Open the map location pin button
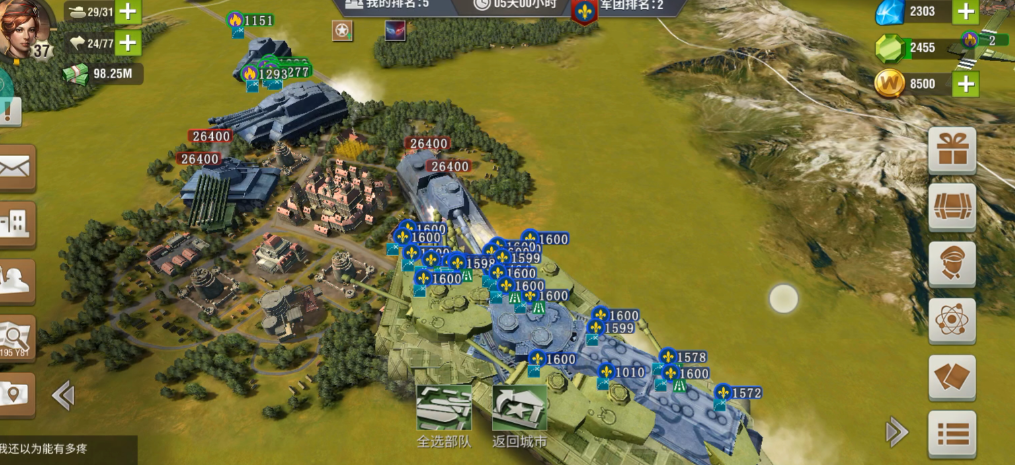The width and height of the screenshot is (1015, 465). (x=16, y=394)
